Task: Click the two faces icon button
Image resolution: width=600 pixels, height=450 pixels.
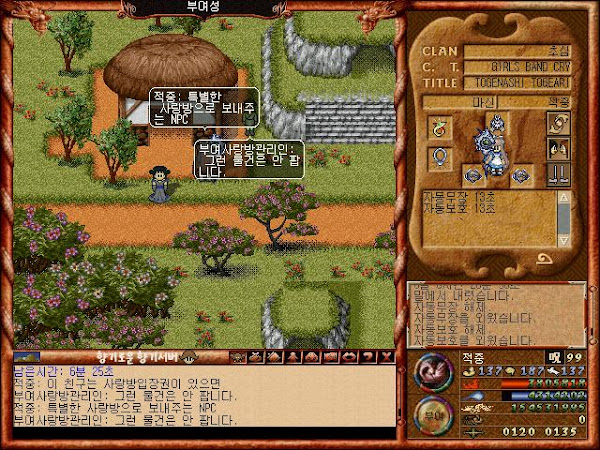Action: click(x=557, y=149)
